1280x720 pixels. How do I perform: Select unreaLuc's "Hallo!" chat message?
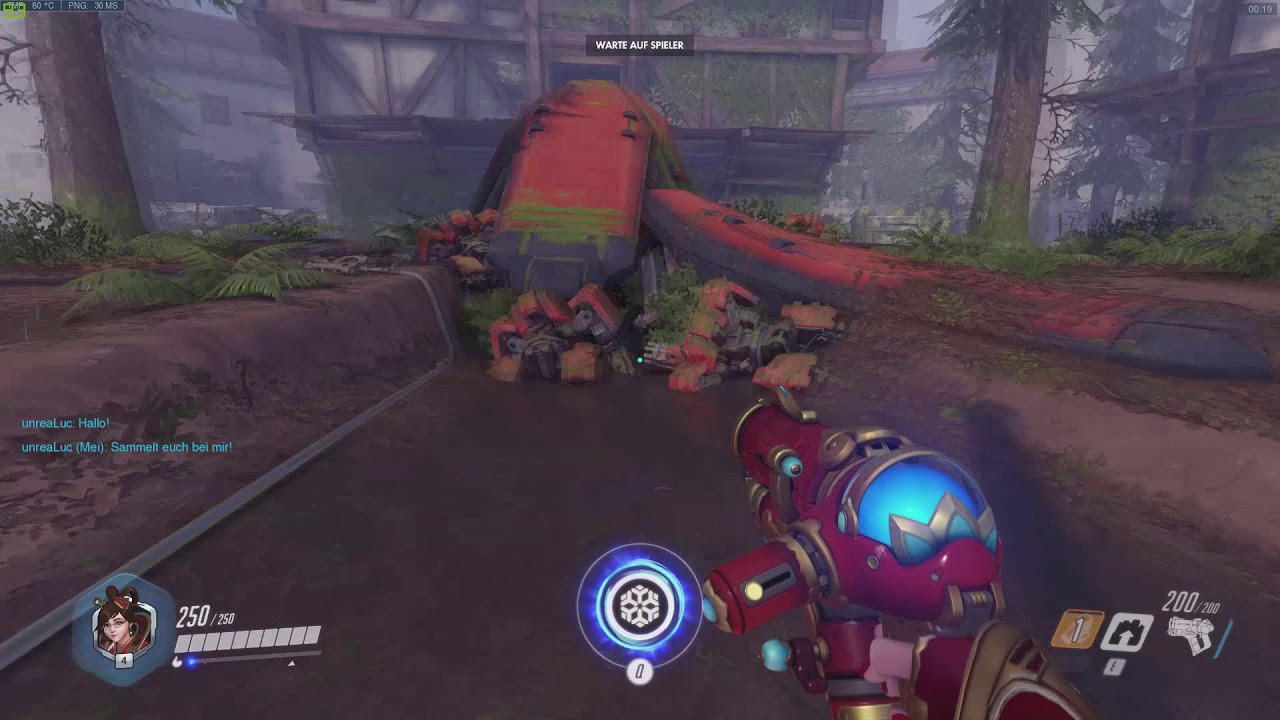(66, 424)
